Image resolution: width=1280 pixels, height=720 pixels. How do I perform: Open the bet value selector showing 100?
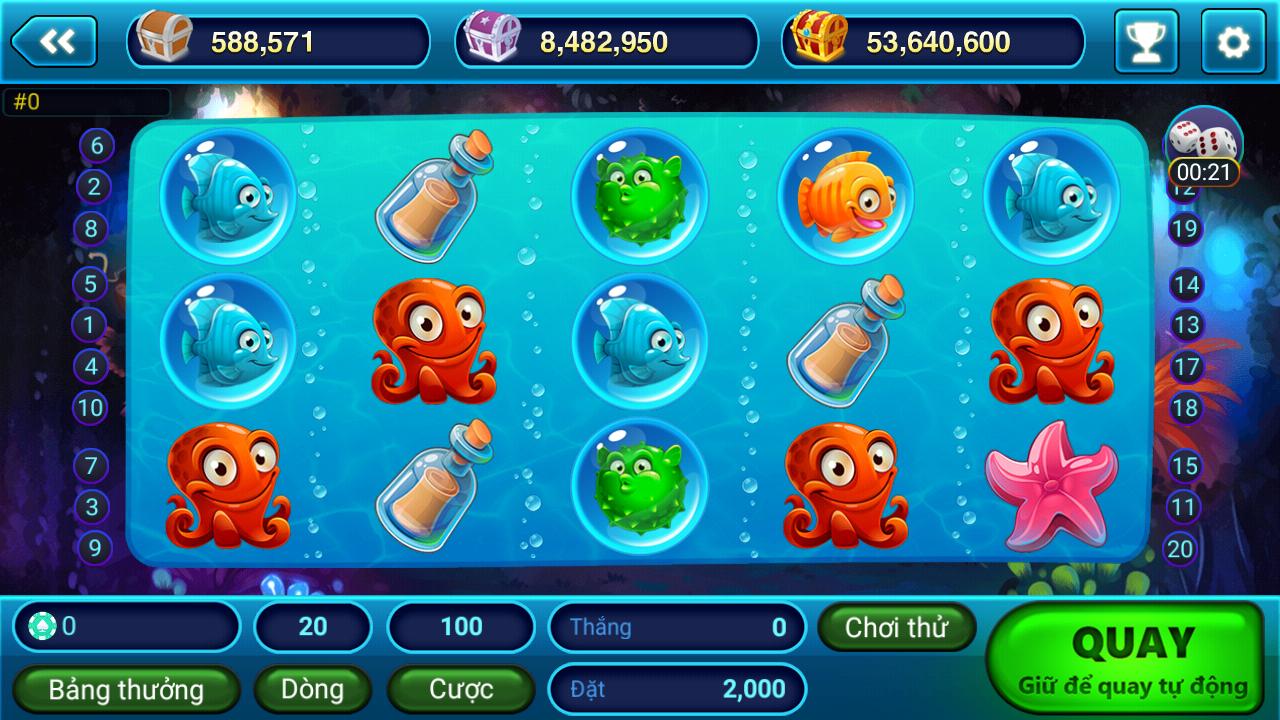tap(460, 627)
